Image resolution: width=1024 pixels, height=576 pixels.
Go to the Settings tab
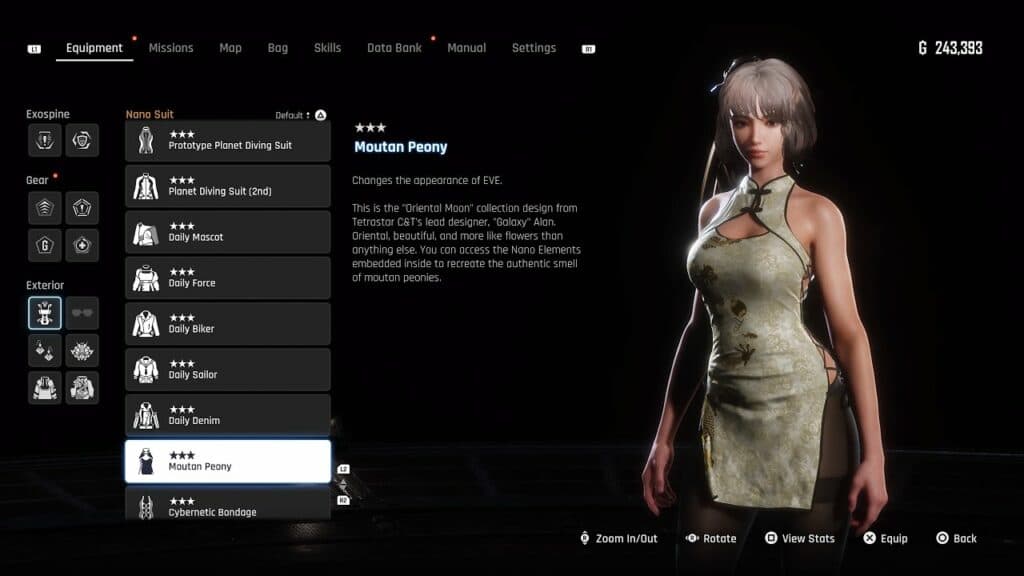click(533, 48)
